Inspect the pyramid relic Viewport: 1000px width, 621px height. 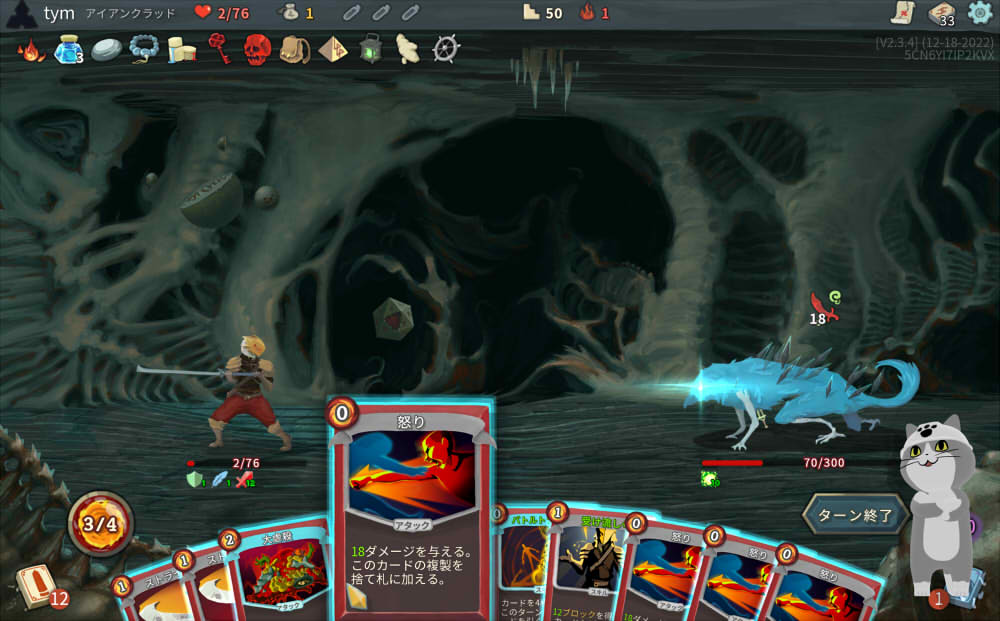[x=333, y=48]
